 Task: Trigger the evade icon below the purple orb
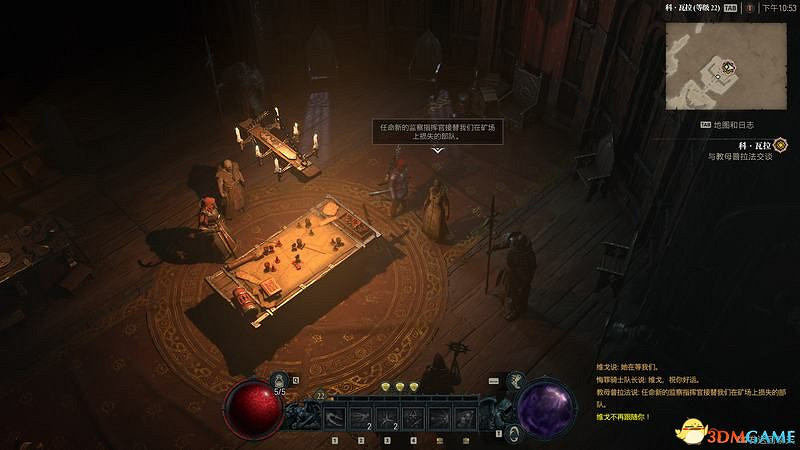coord(513,432)
